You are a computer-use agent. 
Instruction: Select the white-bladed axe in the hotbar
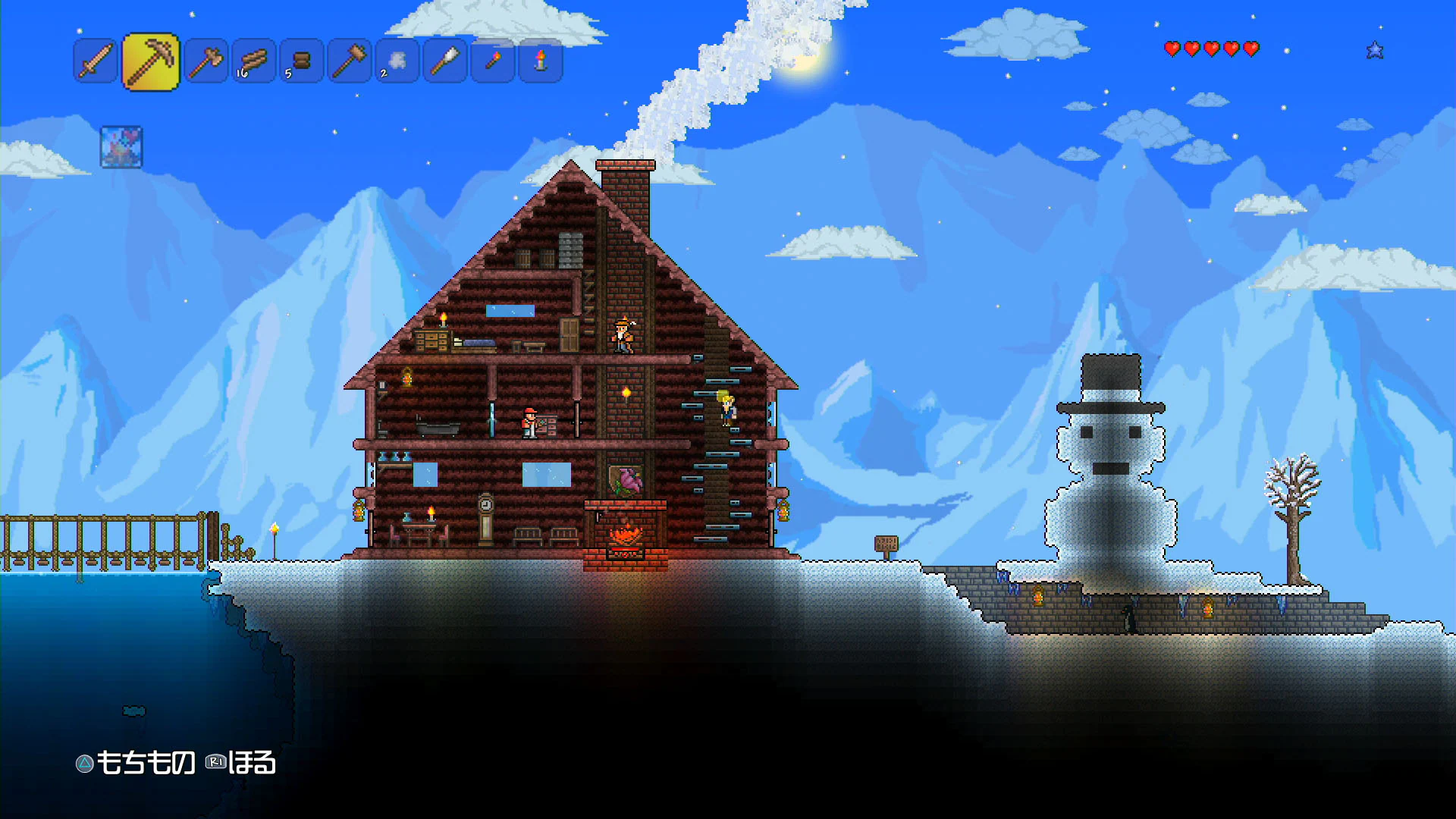pos(444,62)
